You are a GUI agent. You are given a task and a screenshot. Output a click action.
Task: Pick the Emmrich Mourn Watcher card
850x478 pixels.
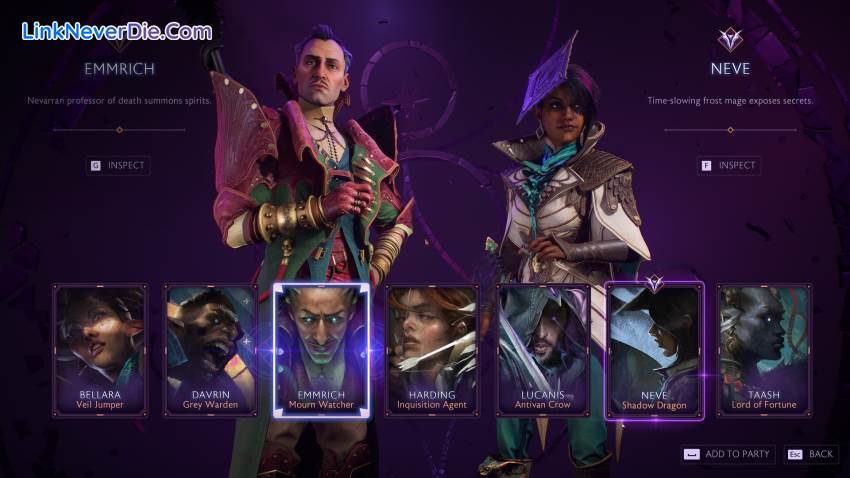pyautogui.click(x=321, y=350)
